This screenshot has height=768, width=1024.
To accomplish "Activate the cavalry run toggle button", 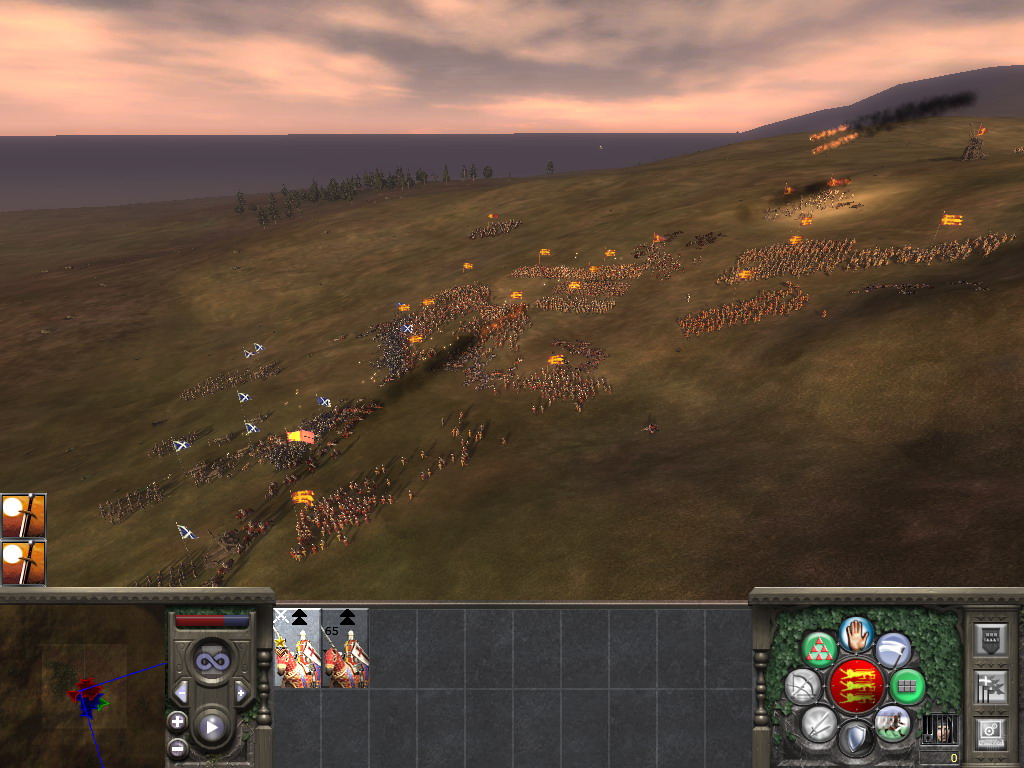I will click(892, 722).
